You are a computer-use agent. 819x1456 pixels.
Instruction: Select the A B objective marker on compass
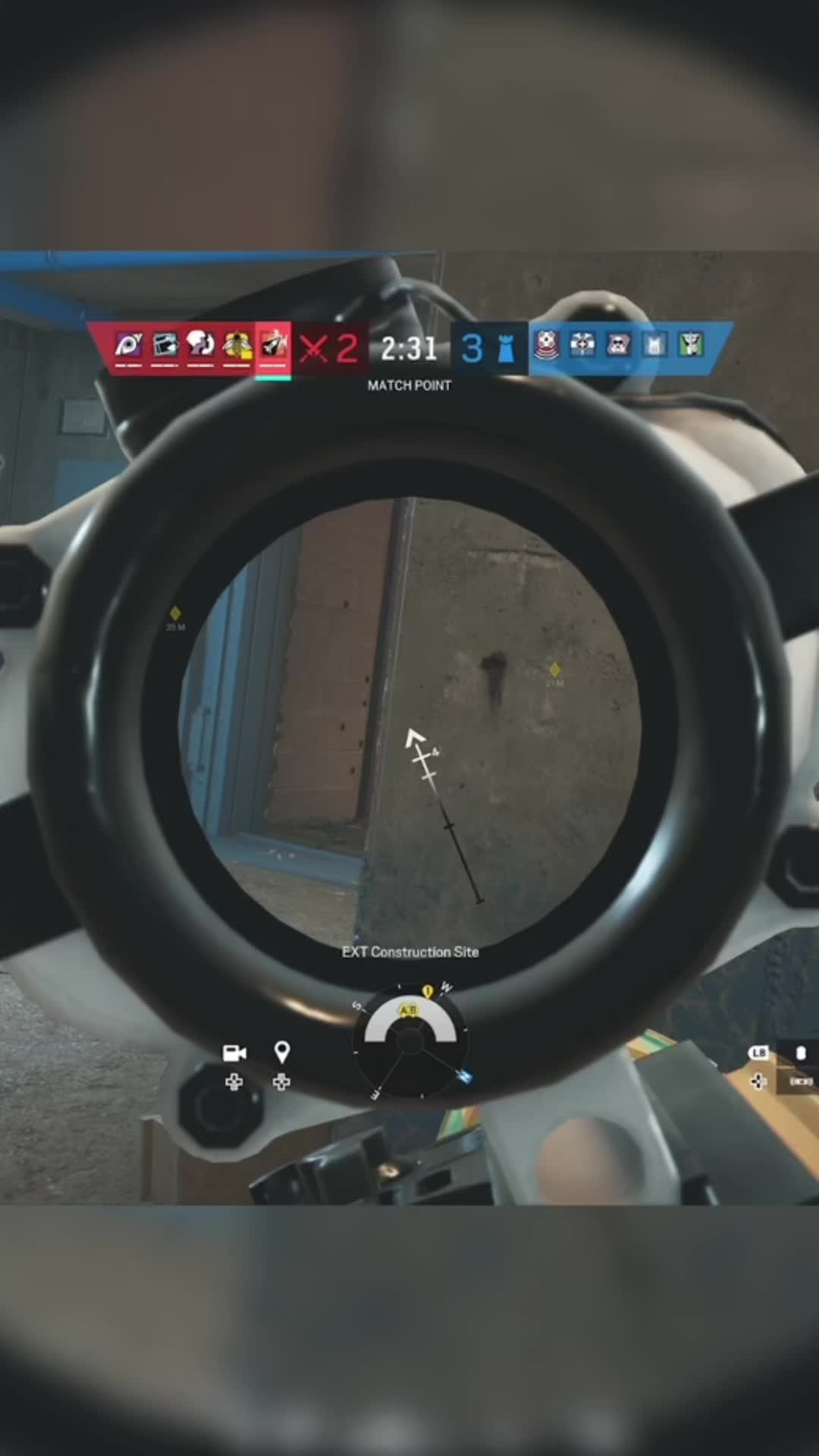(408, 1010)
